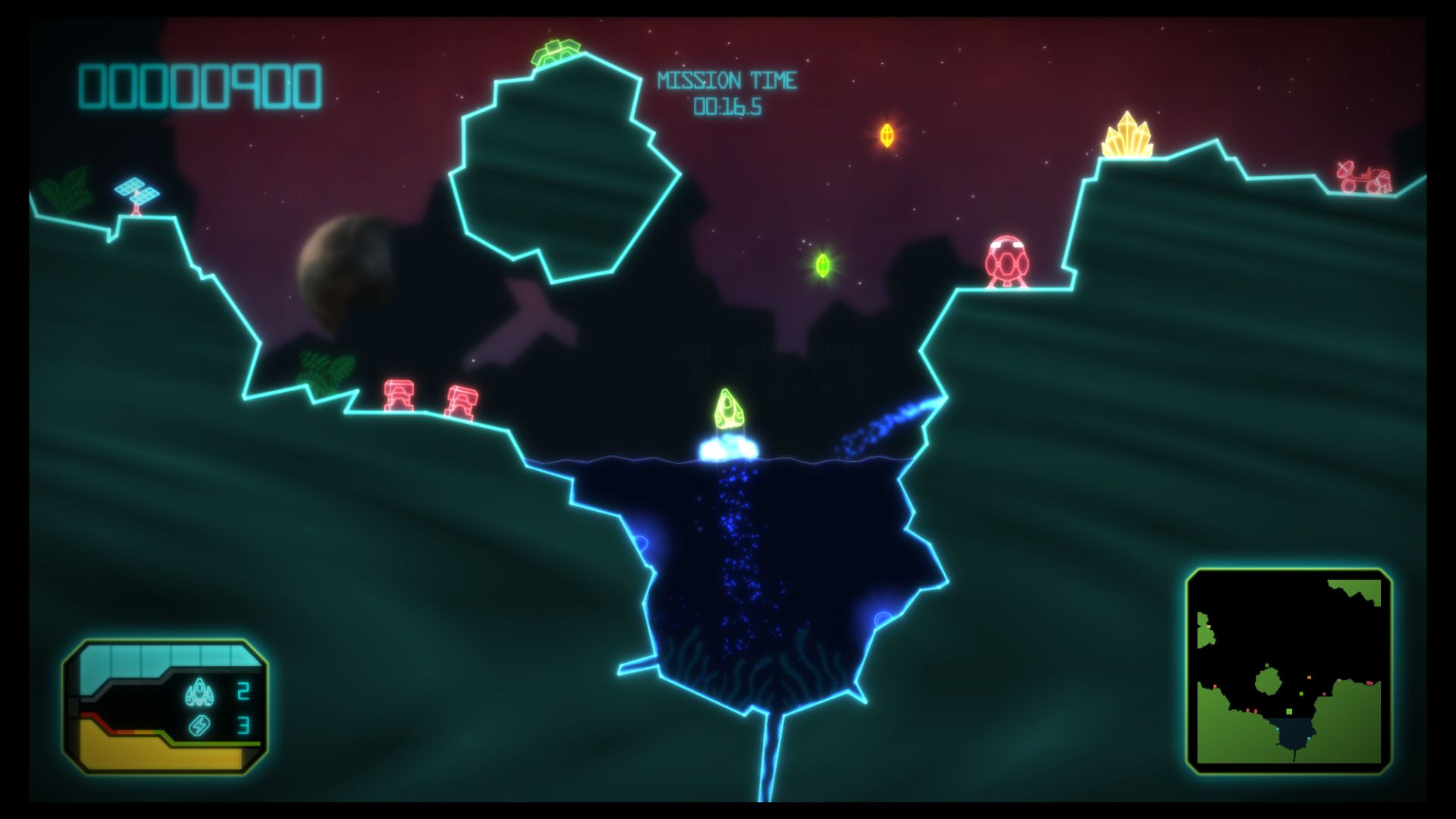Click the green gem near the cliff
Image resolution: width=1456 pixels, height=819 pixels.
point(822,265)
